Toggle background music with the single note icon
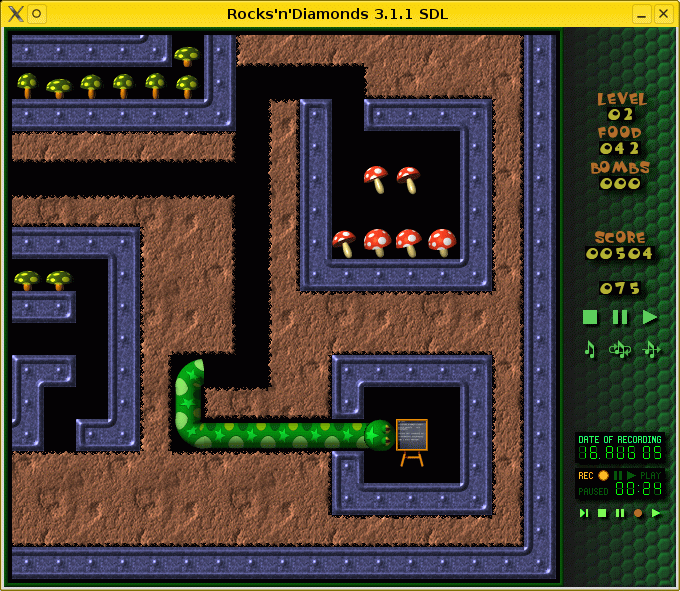The image size is (680, 591). [590, 349]
